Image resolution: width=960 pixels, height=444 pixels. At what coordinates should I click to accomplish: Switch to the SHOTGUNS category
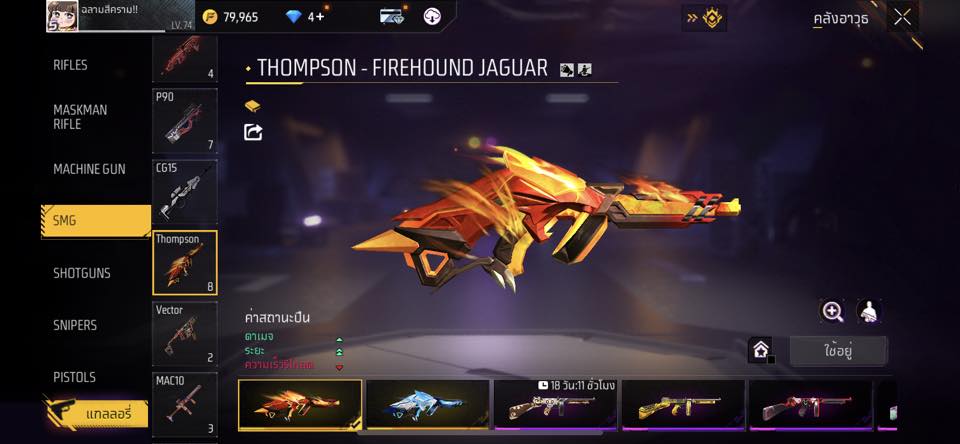point(82,273)
